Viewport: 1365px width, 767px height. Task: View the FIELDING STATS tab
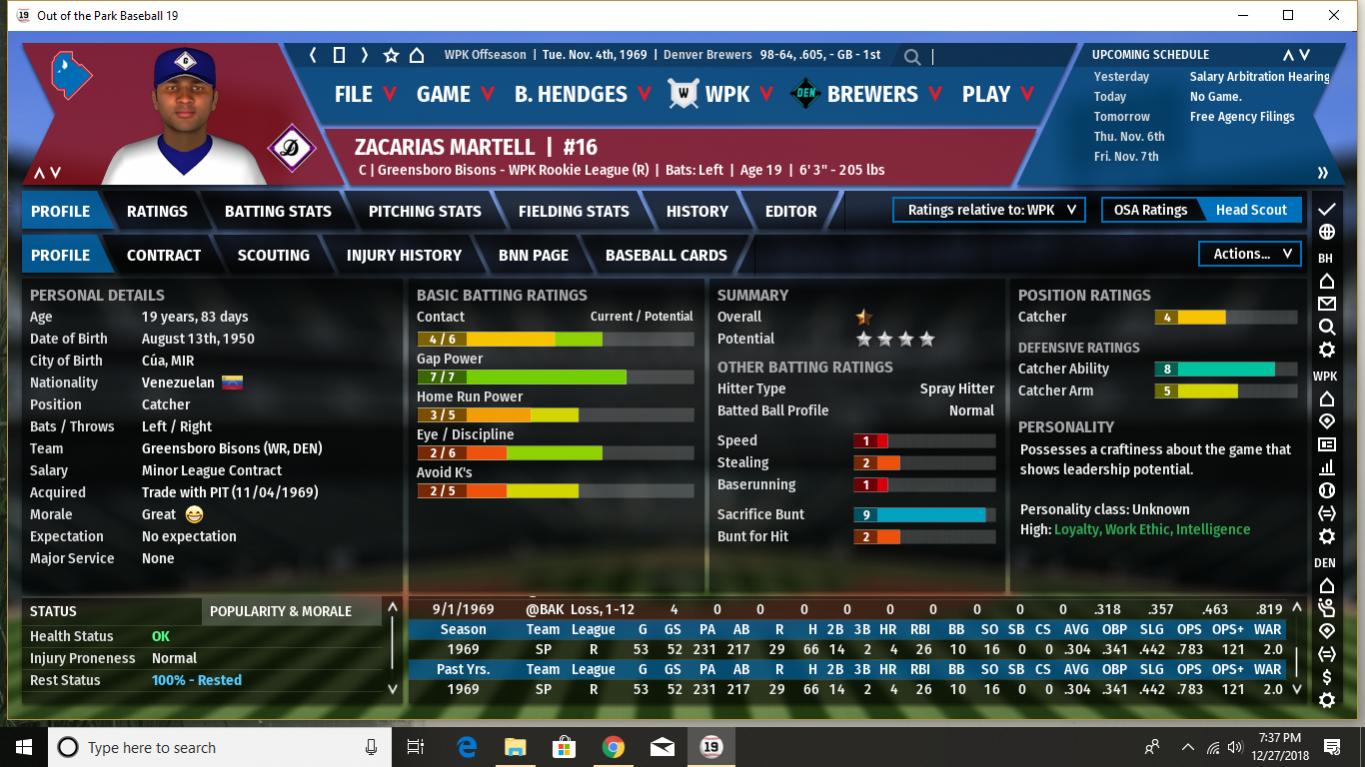[573, 211]
